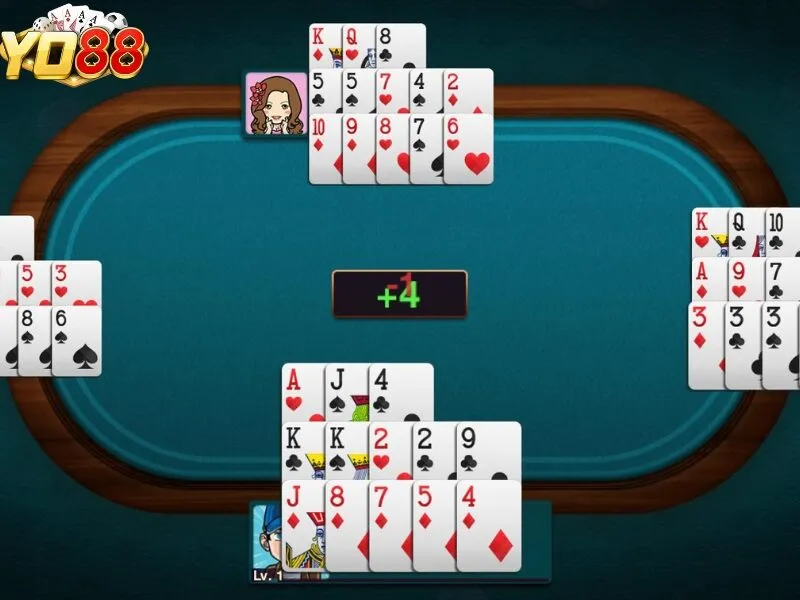
Task: Tap the two of hearts card
Action: point(390,450)
